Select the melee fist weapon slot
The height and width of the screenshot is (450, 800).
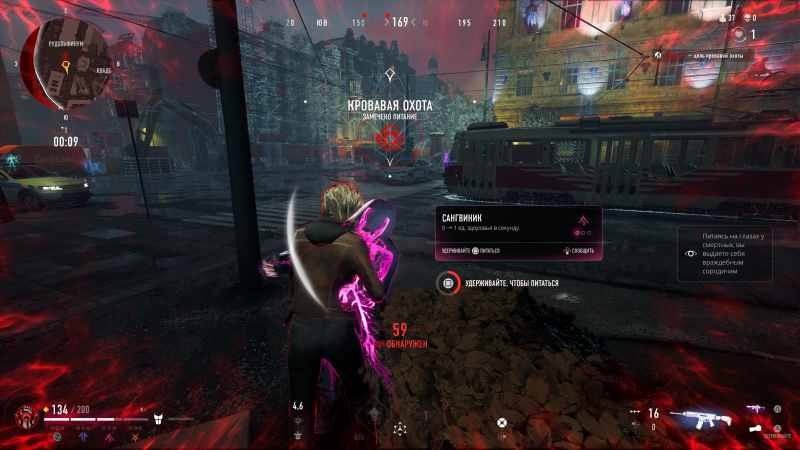pyautogui.click(x=756, y=428)
